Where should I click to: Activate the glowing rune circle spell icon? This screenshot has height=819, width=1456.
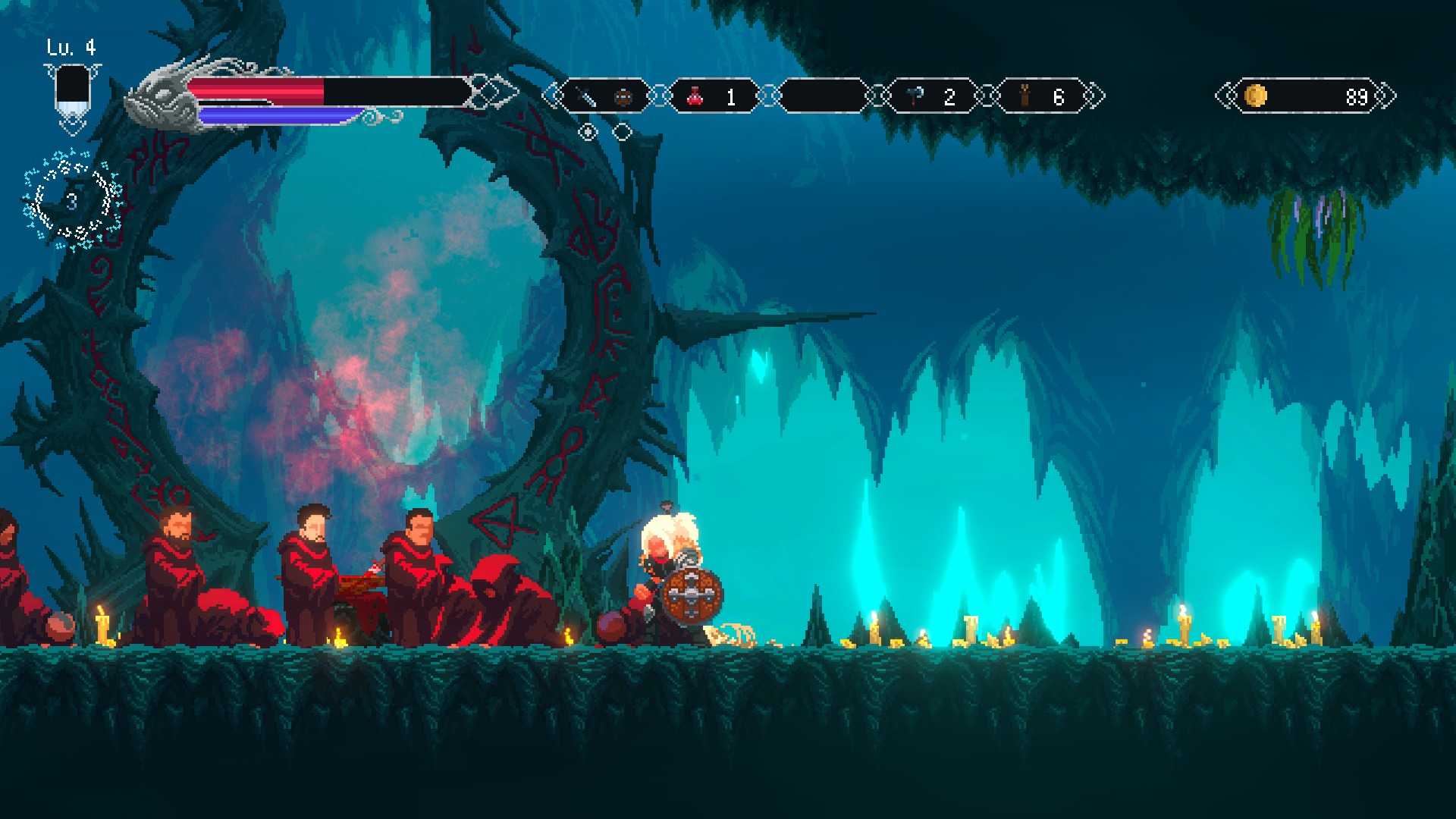tap(72, 201)
